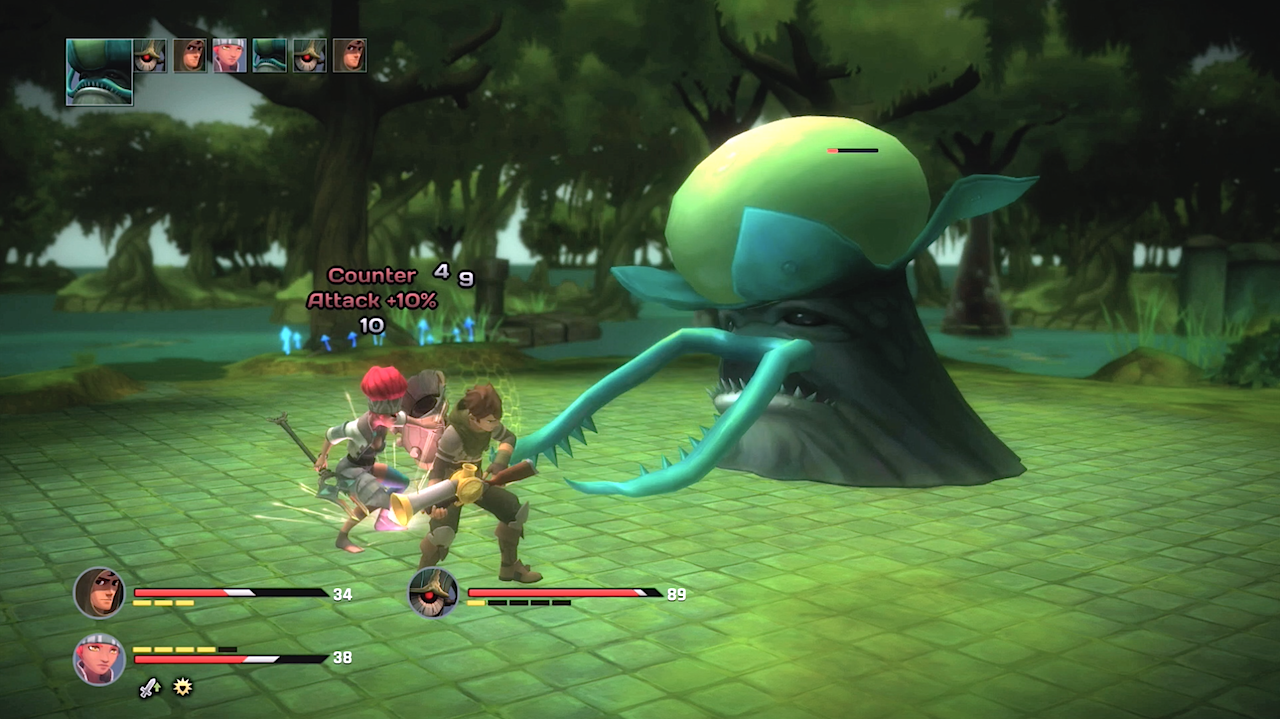This screenshot has width=1280, height=719.
Task: Inspect the sword attack-up buff icon
Action: pyautogui.click(x=149, y=687)
